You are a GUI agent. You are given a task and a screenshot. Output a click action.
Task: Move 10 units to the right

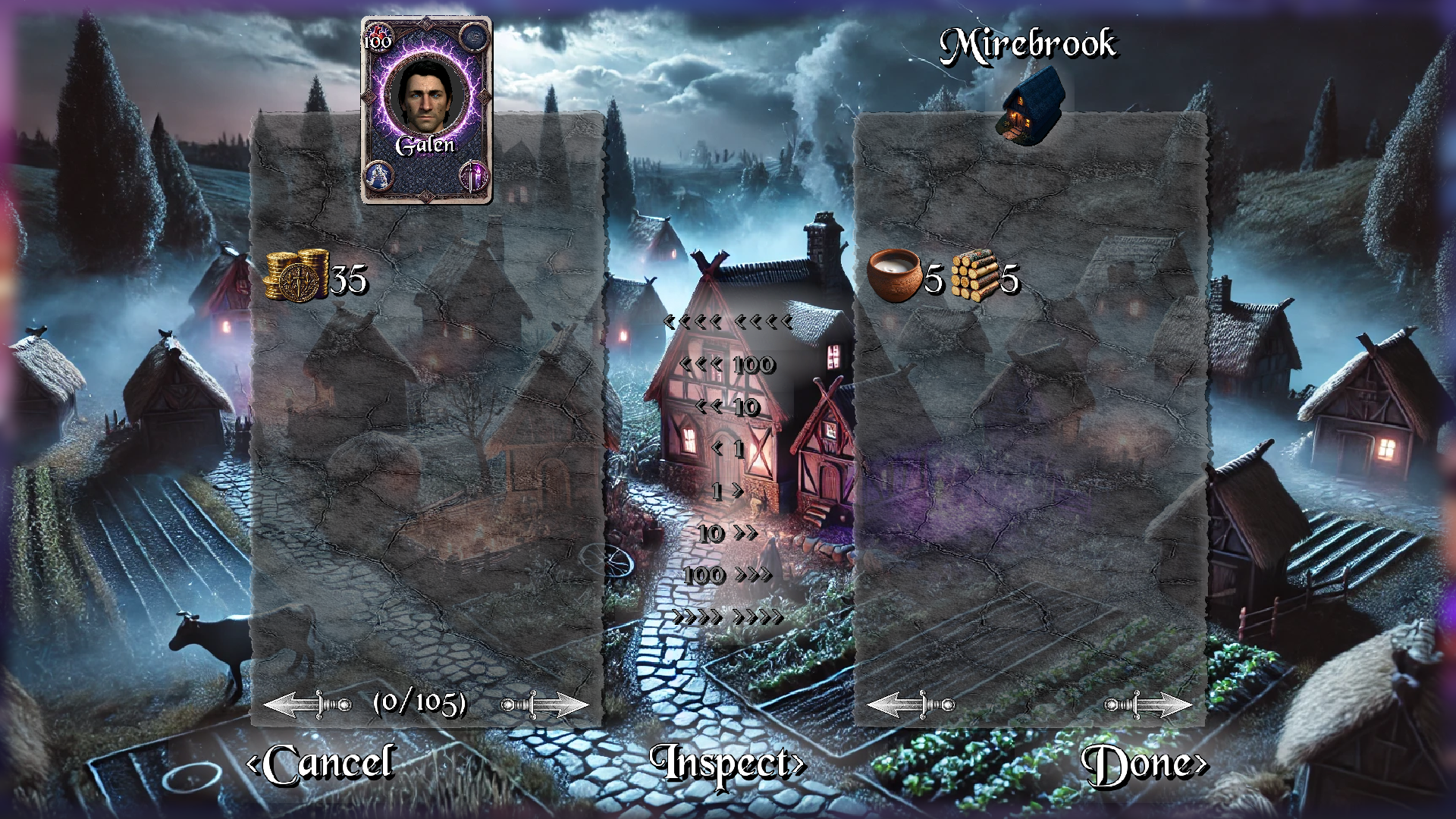(x=727, y=533)
